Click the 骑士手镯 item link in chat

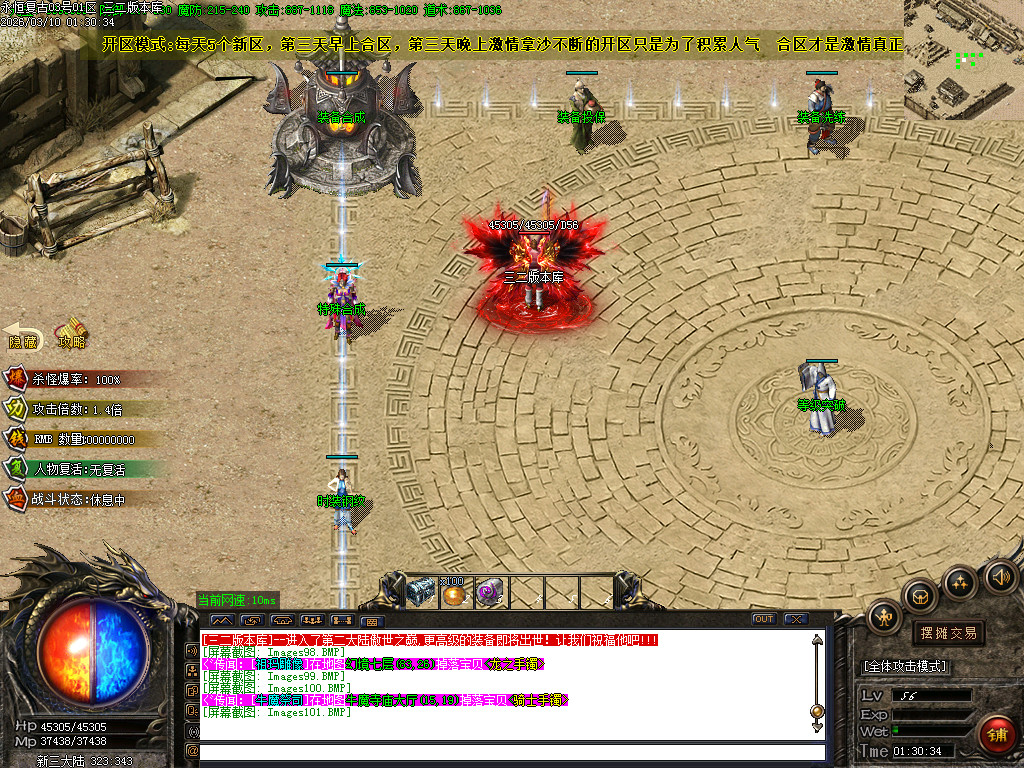coord(541,700)
